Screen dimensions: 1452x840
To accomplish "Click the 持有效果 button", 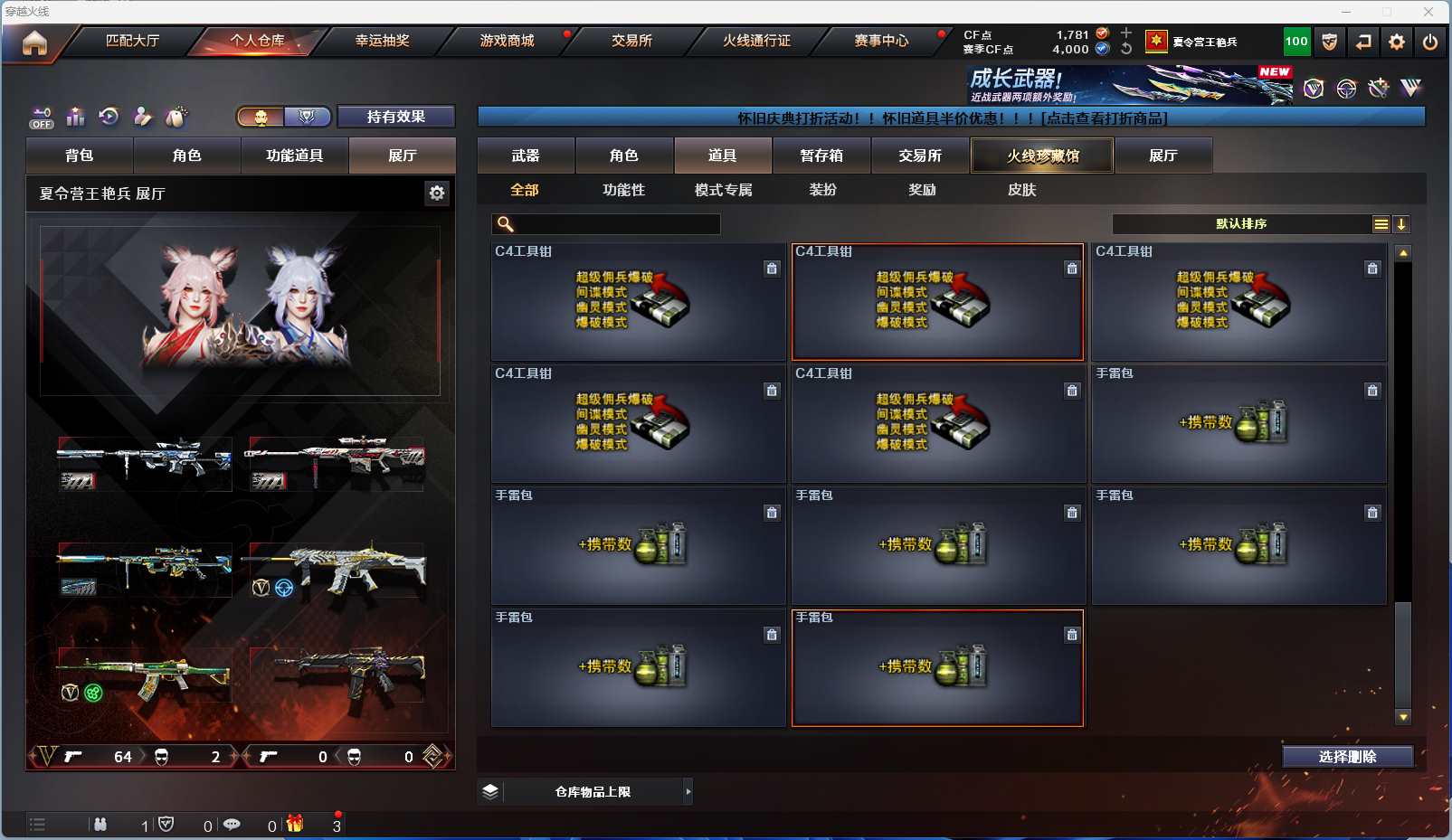I will (395, 117).
